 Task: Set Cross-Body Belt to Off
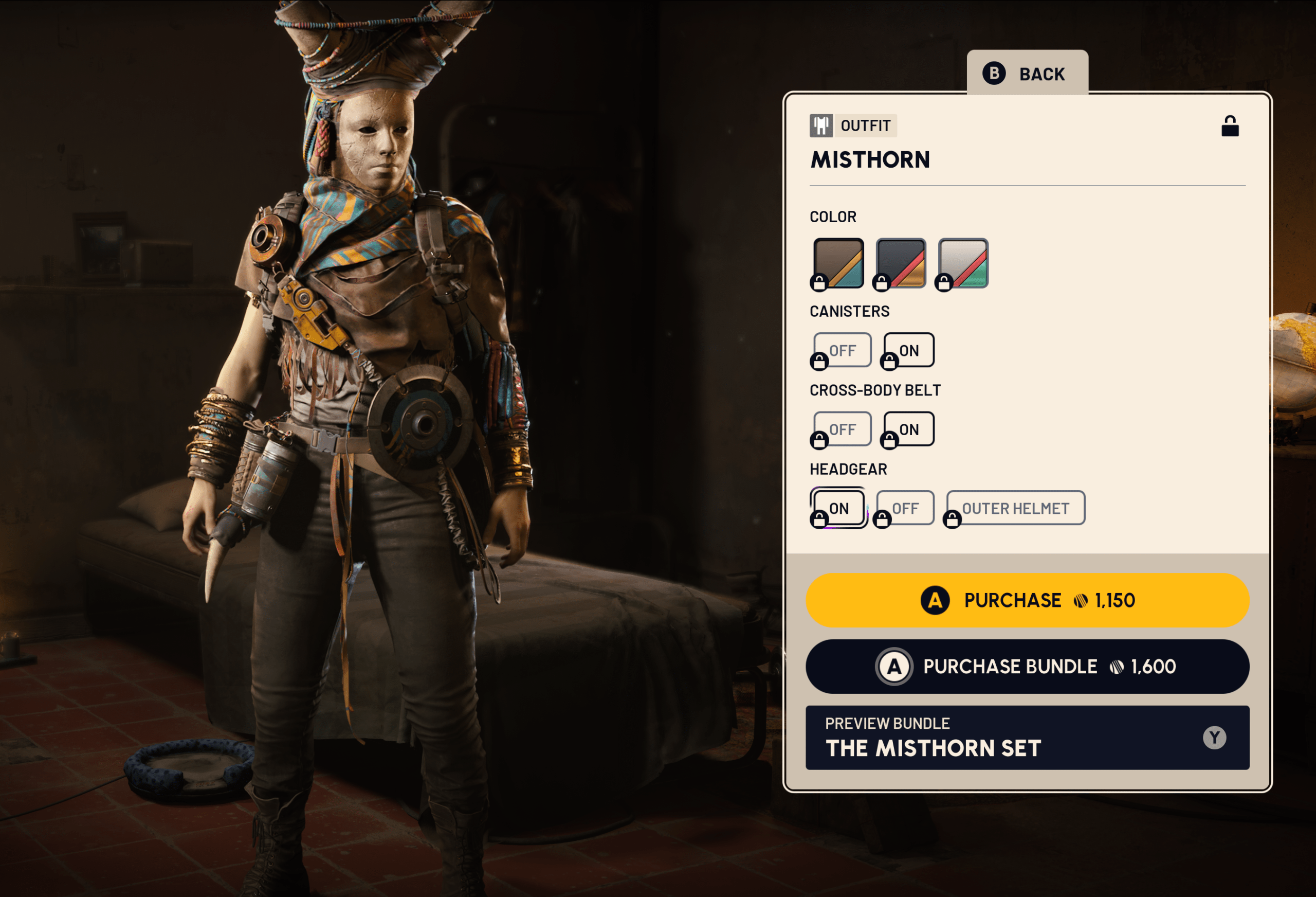point(842,429)
